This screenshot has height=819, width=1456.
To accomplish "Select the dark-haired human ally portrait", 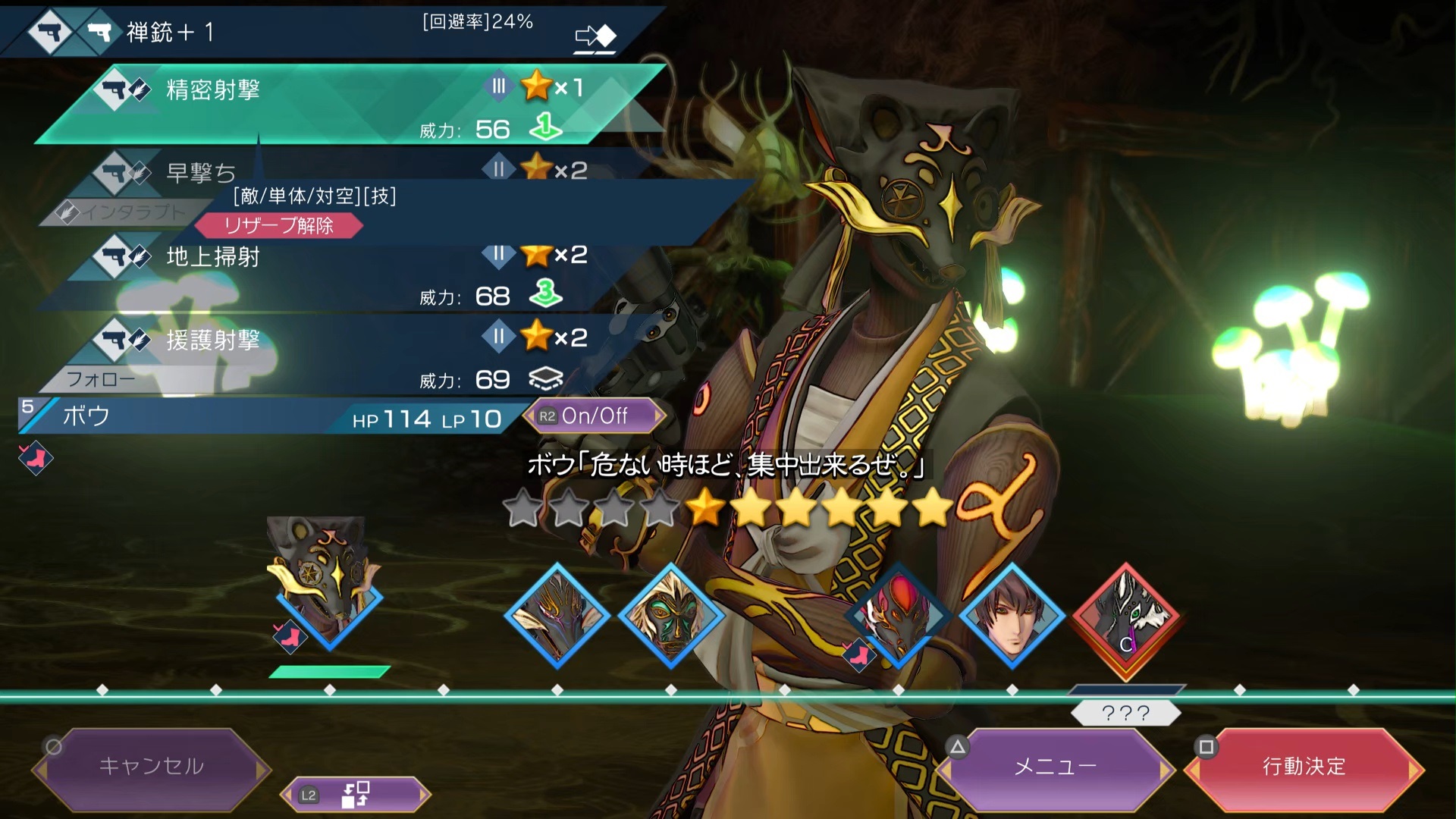I will pyautogui.click(x=1012, y=616).
